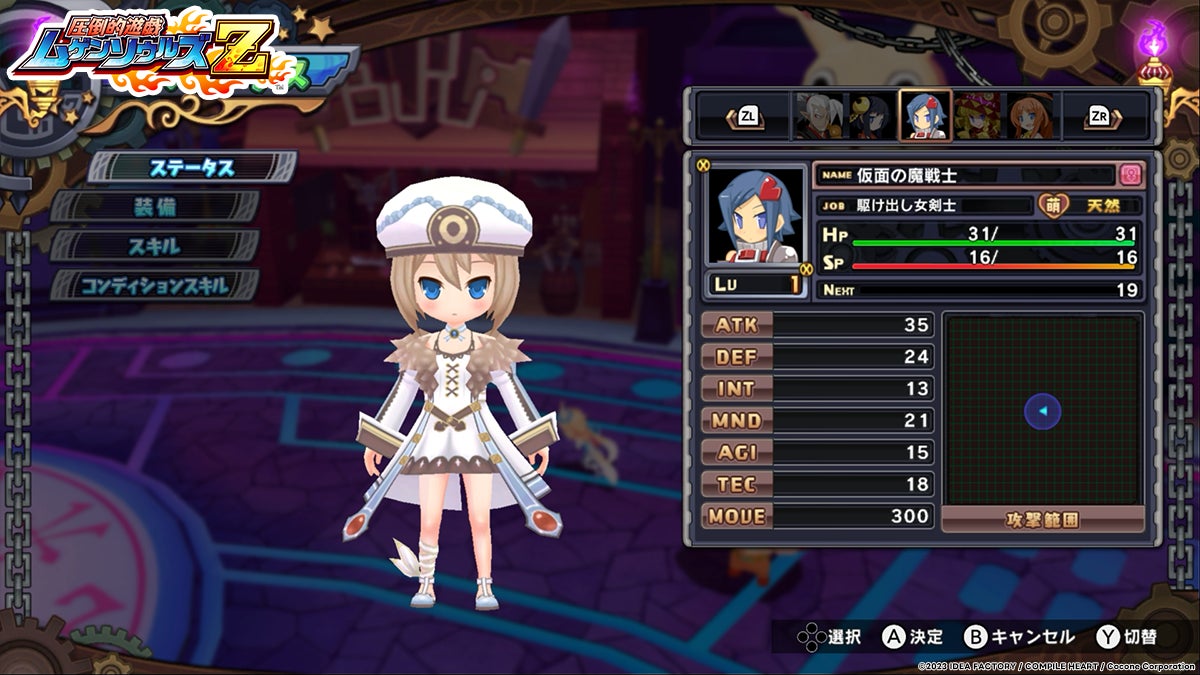Switch to the black-haired girl portrait
The image size is (1200, 675).
click(x=868, y=117)
